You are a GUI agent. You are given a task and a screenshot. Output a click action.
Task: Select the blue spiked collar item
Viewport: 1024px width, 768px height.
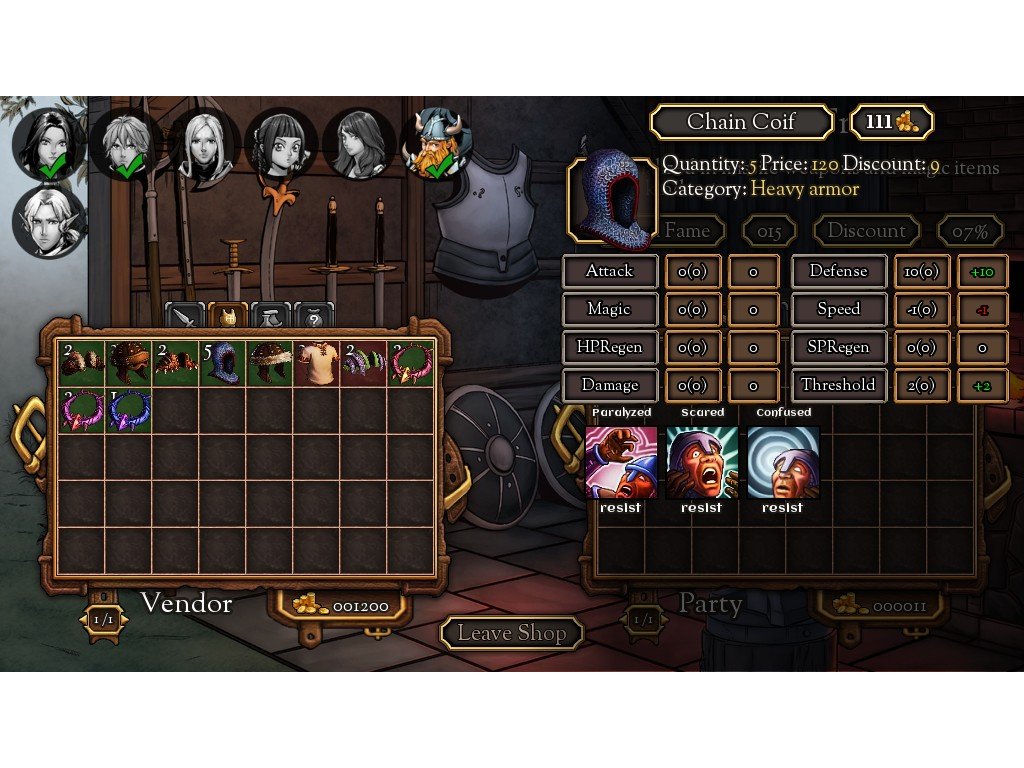pyautogui.click(x=129, y=409)
